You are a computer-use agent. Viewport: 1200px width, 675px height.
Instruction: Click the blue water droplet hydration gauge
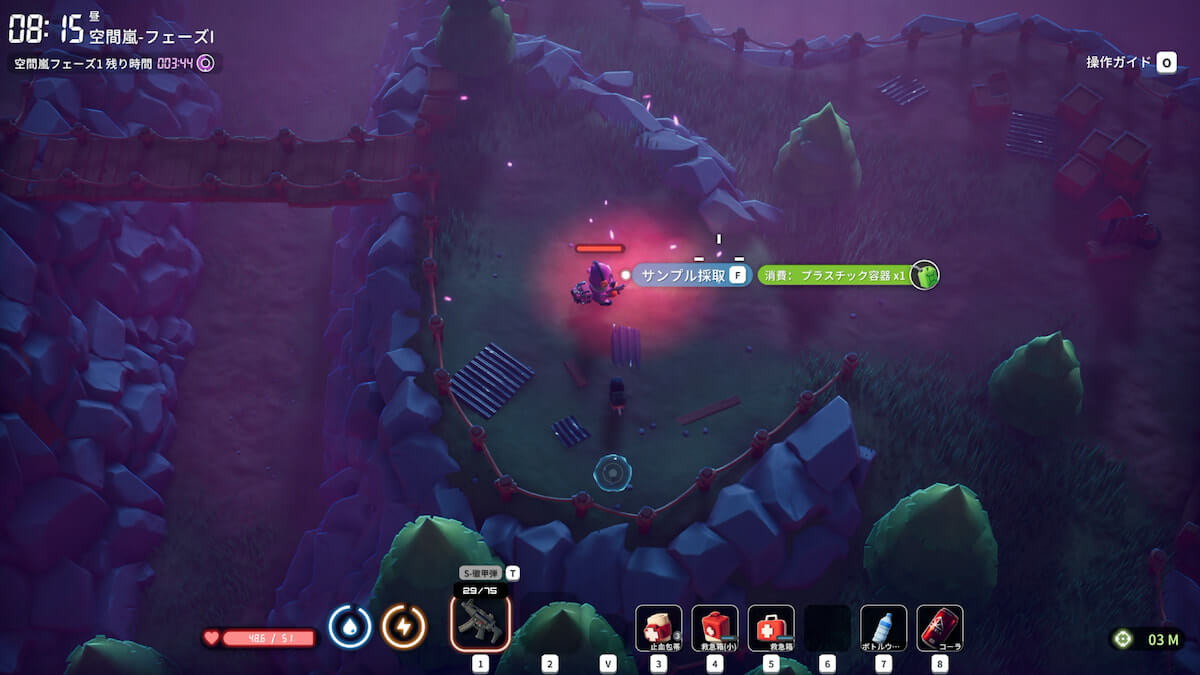[x=350, y=626]
